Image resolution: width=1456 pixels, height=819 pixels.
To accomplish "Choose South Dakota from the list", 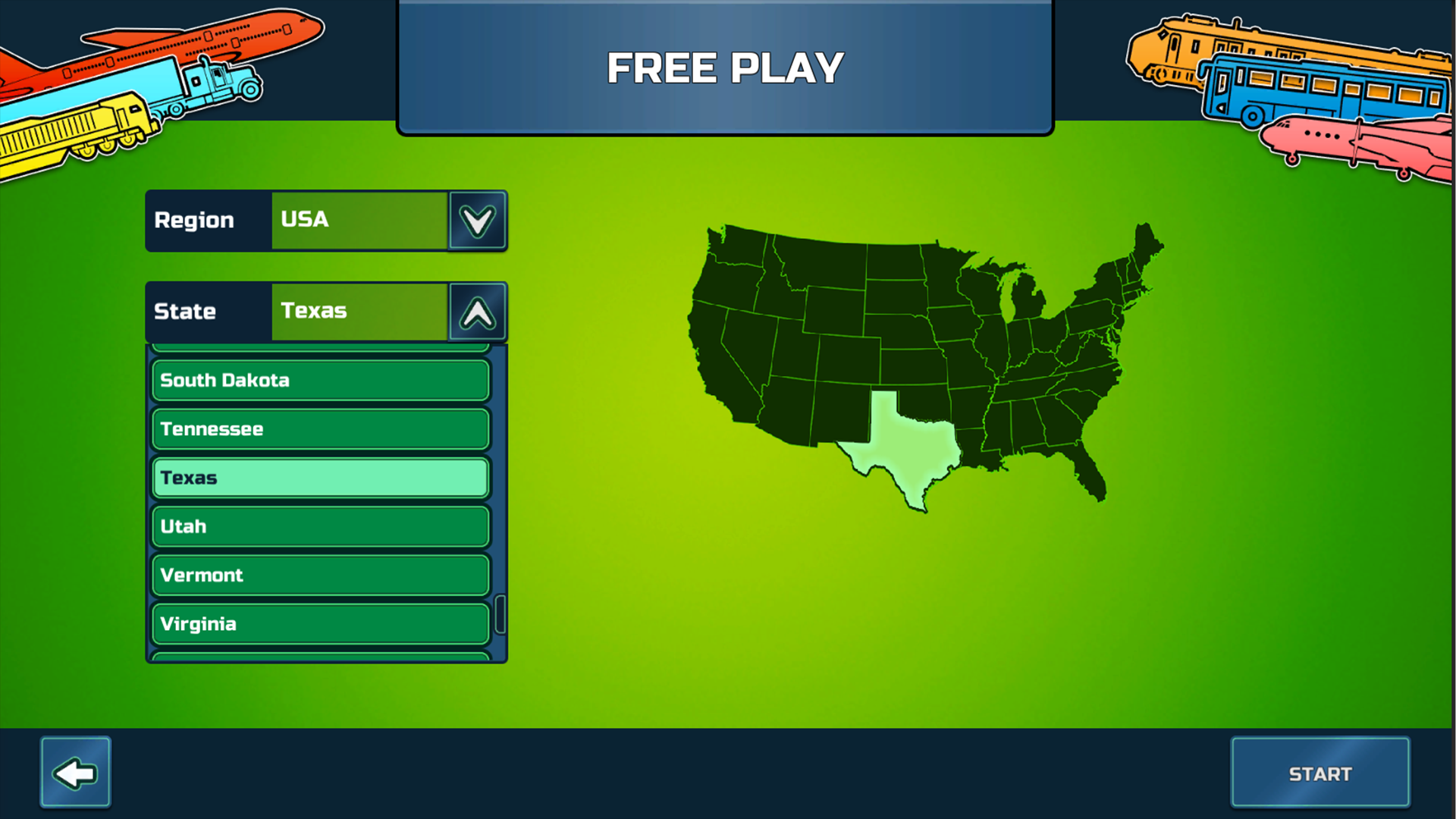I will click(x=319, y=380).
